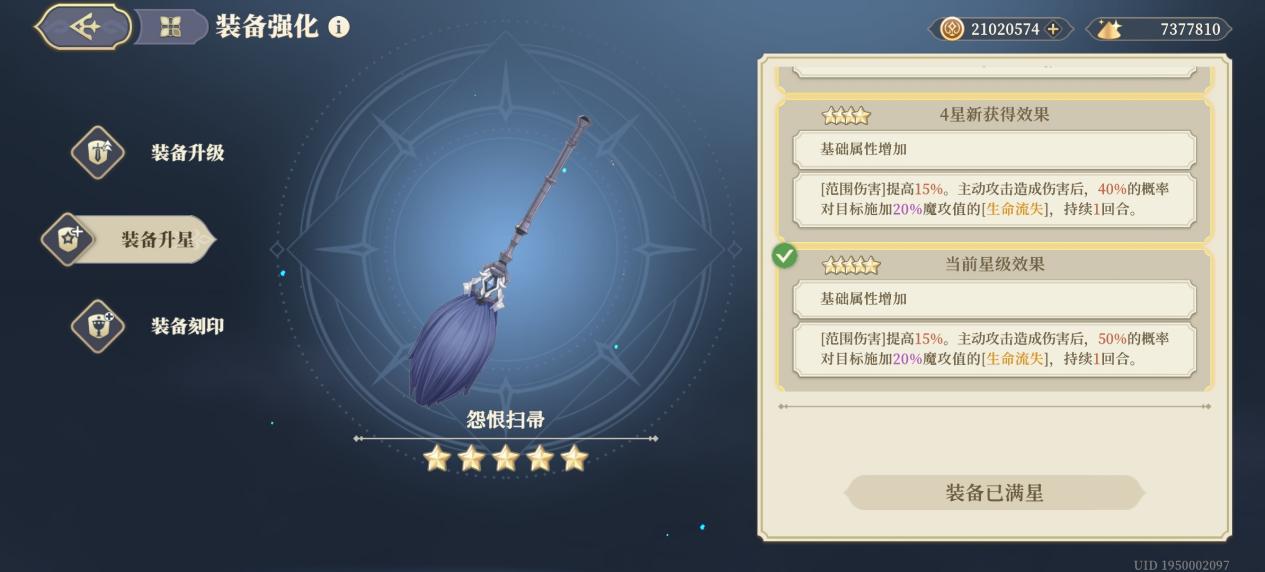Screen dimensions: 1265x572
Task: Click the 装备已满星 button
Action: click(x=994, y=493)
